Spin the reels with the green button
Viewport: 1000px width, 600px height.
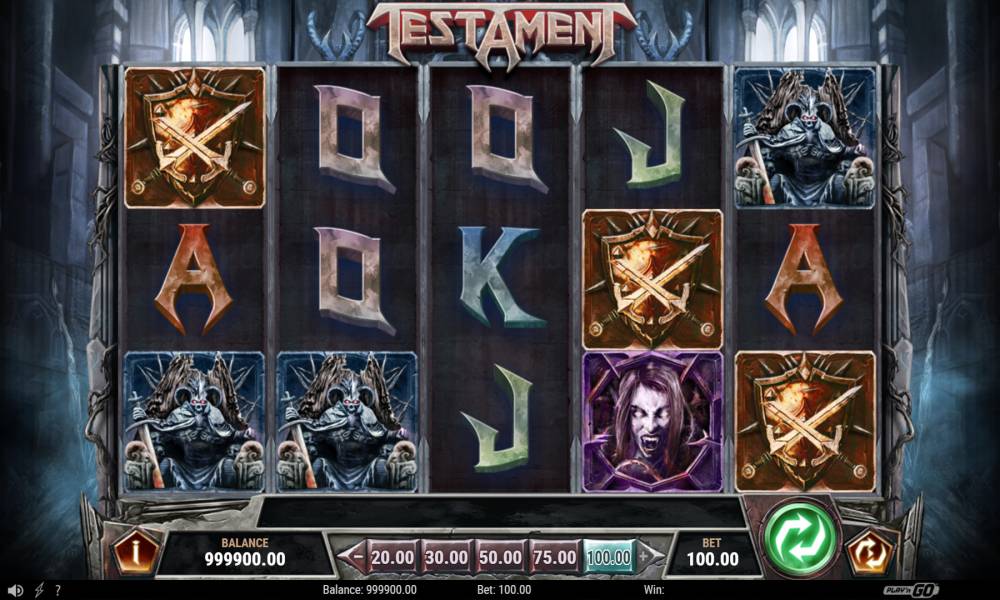799,540
